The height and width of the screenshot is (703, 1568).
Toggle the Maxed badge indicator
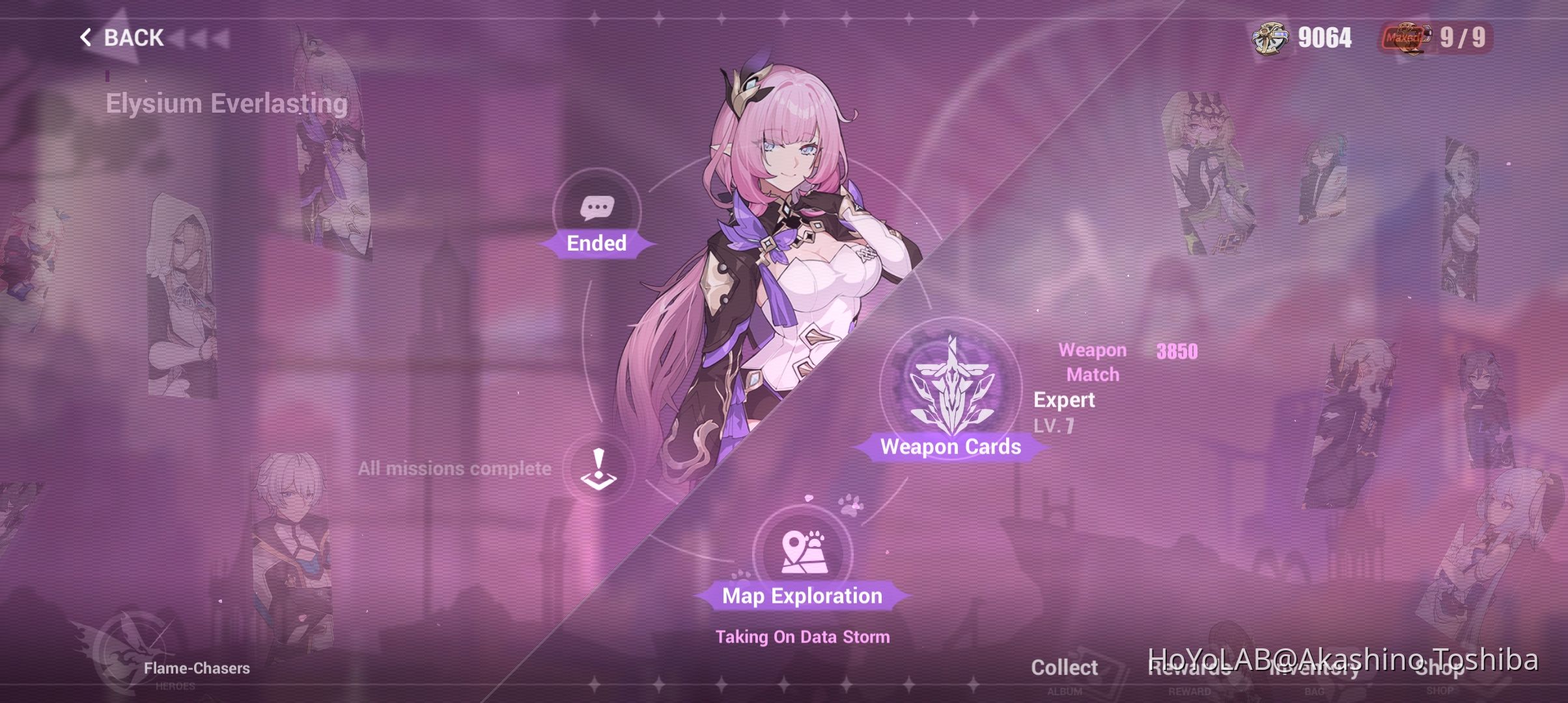pos(1400,38)
